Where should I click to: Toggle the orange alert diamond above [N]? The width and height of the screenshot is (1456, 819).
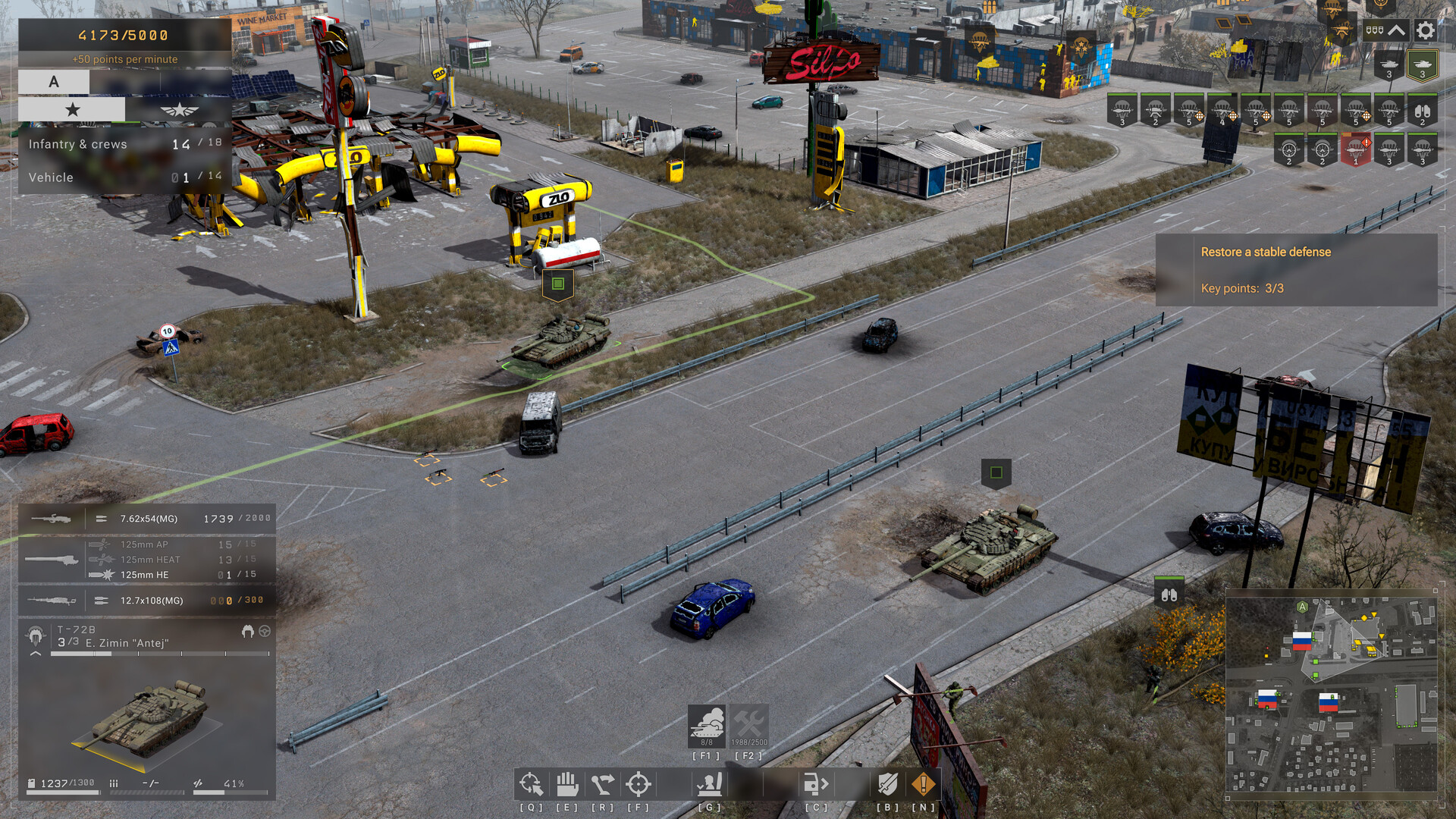click(x=922, y=783)
